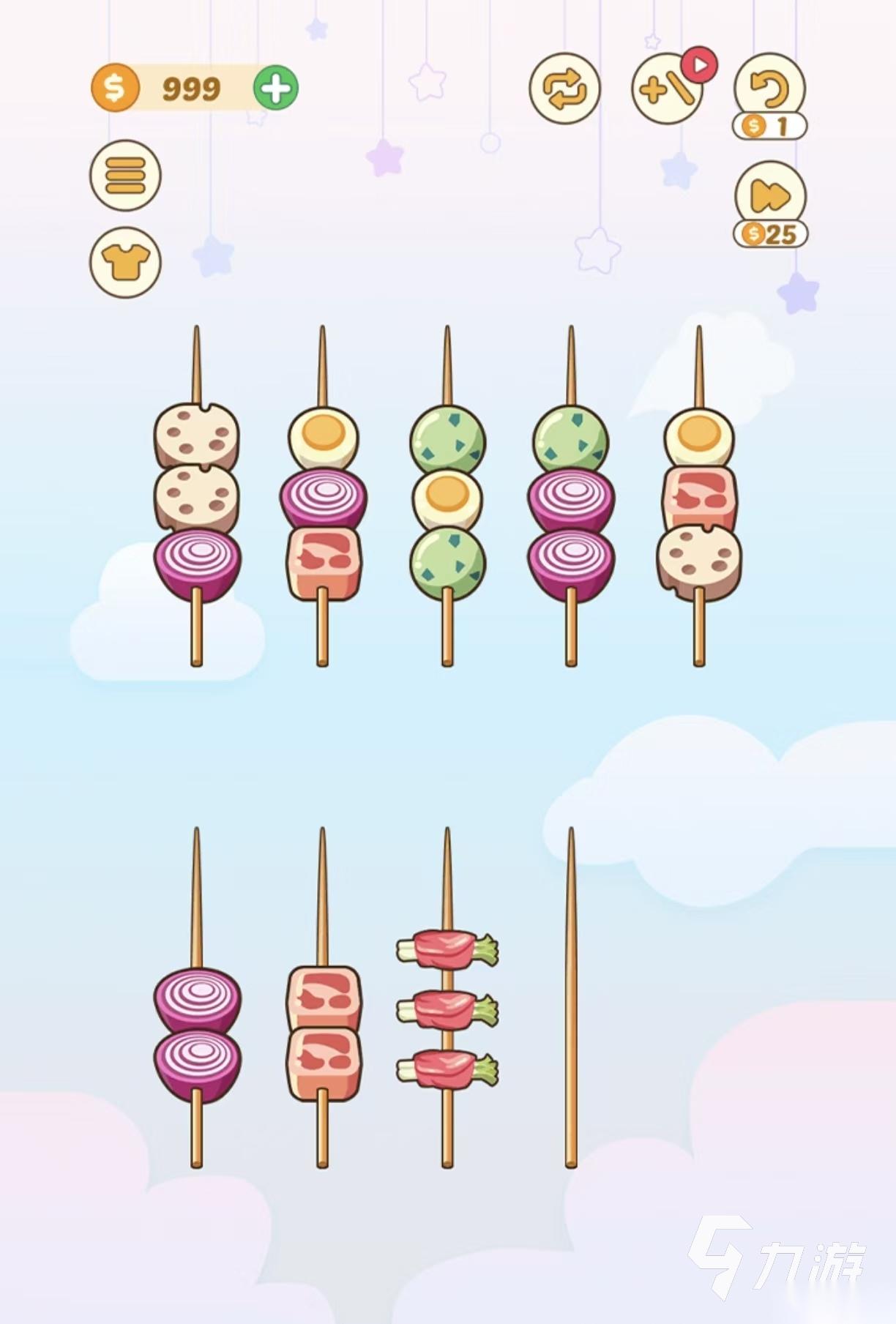Select the skewer holding only two onions

pos(197,1032)
